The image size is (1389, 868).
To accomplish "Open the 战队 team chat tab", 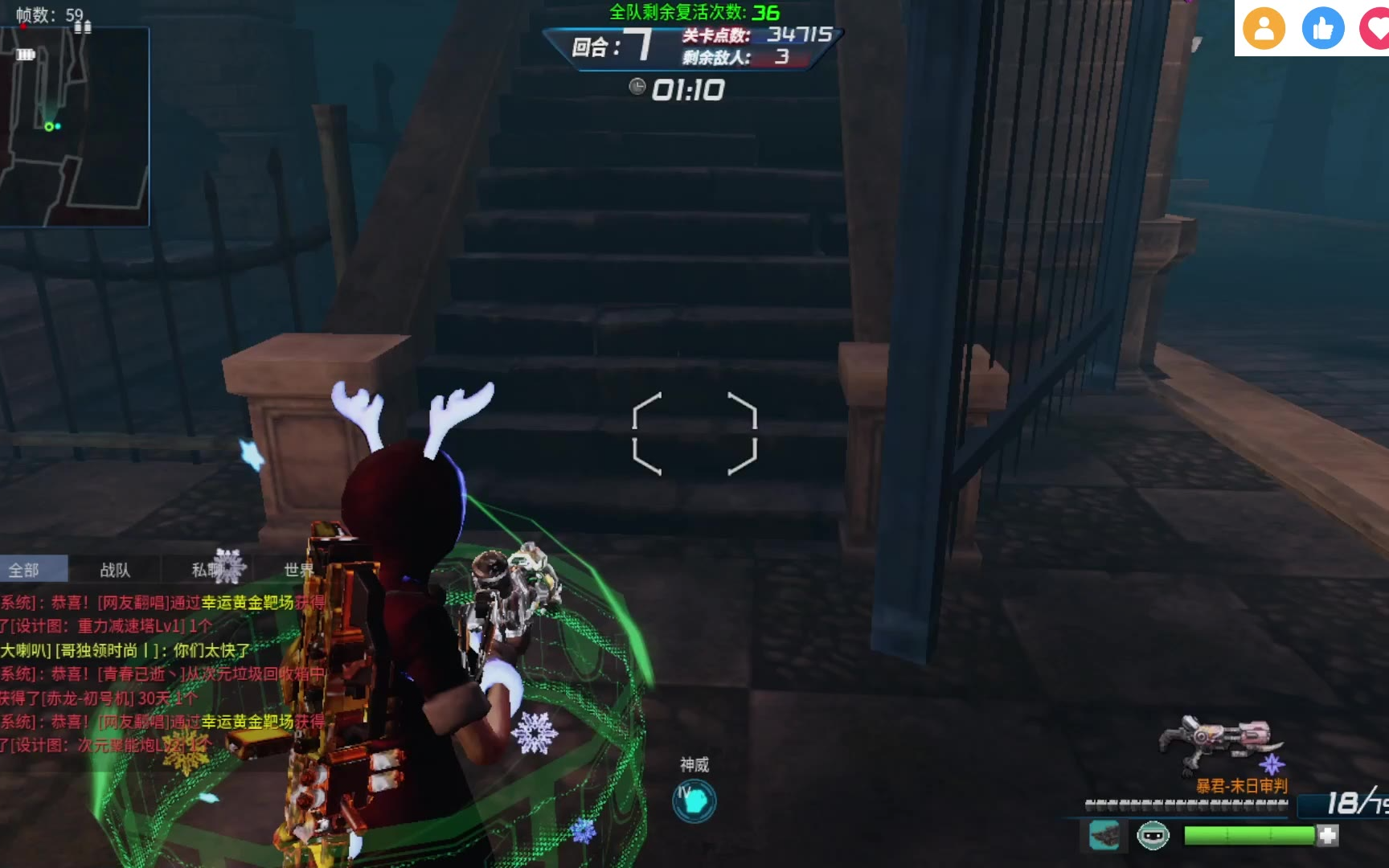I will [115, 570].
